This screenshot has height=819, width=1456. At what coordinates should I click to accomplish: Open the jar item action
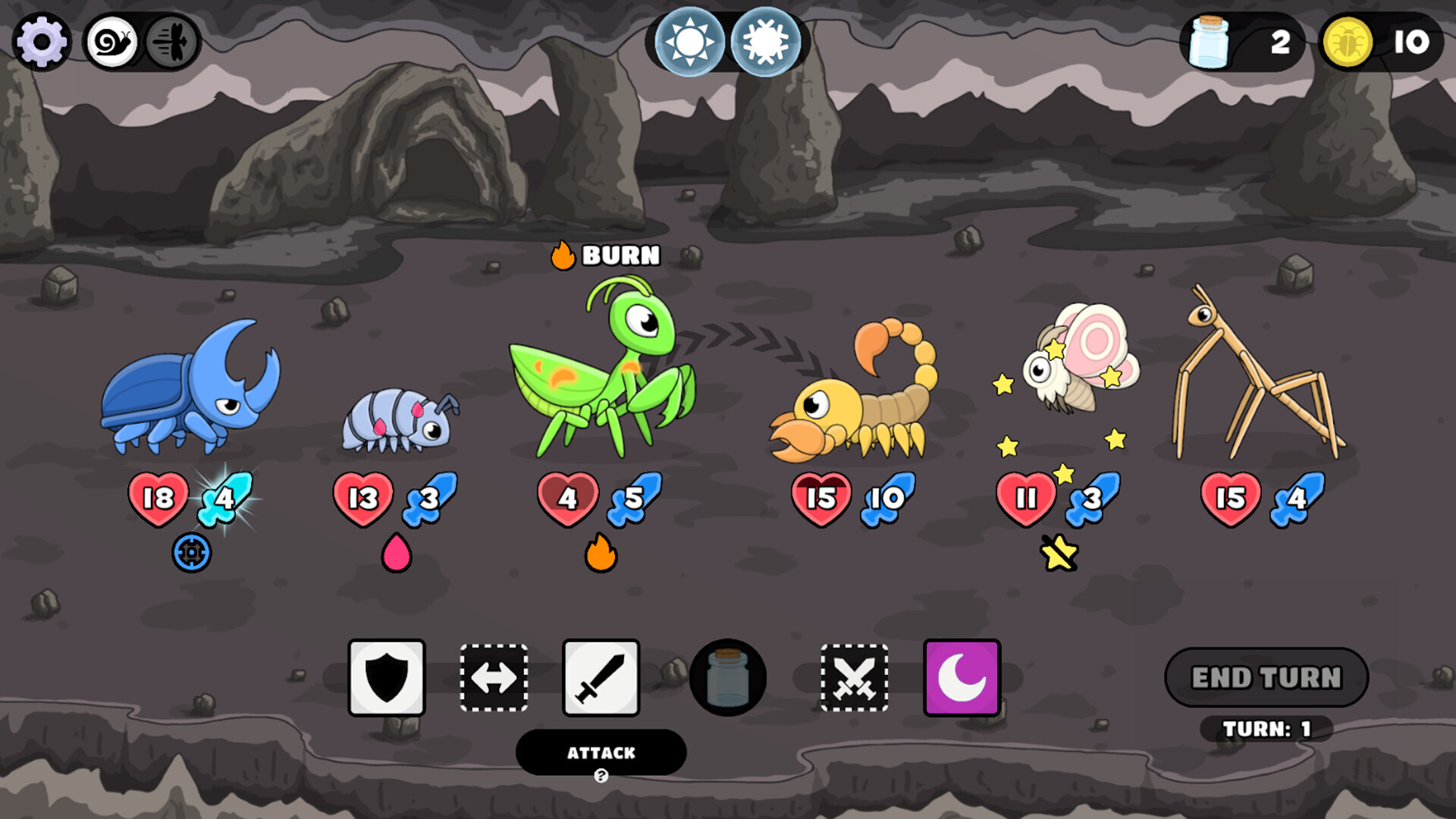(x=726, y=677)
